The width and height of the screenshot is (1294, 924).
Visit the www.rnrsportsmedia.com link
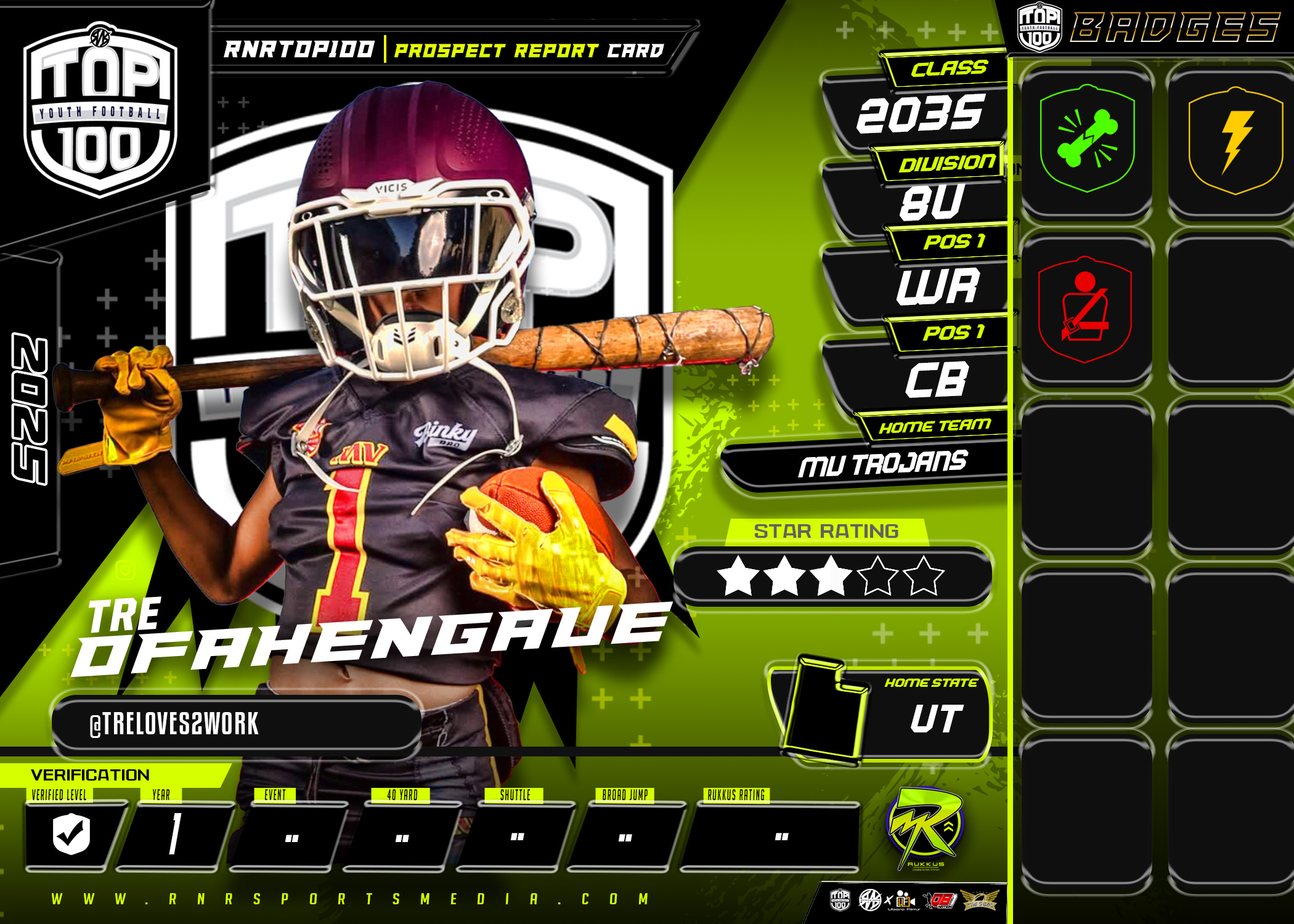350,899
